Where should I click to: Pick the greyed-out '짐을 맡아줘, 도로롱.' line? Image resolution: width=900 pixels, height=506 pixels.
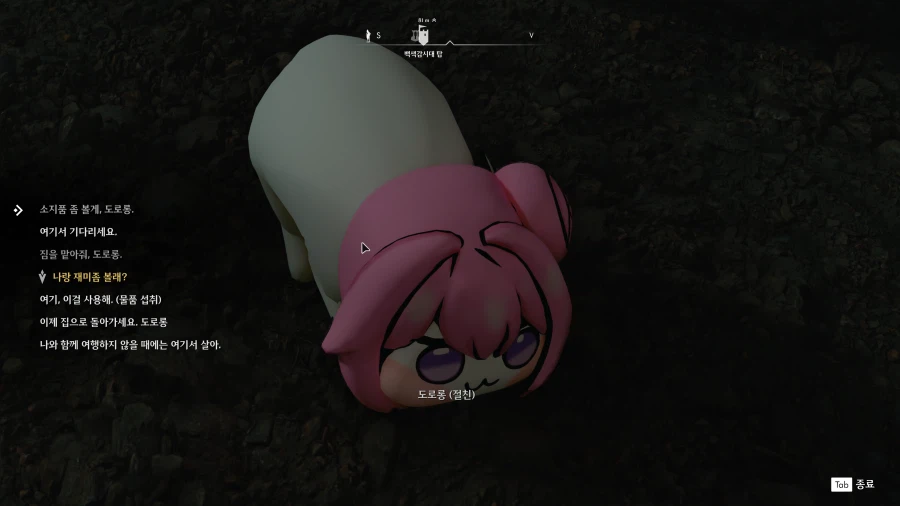point(80,254)
